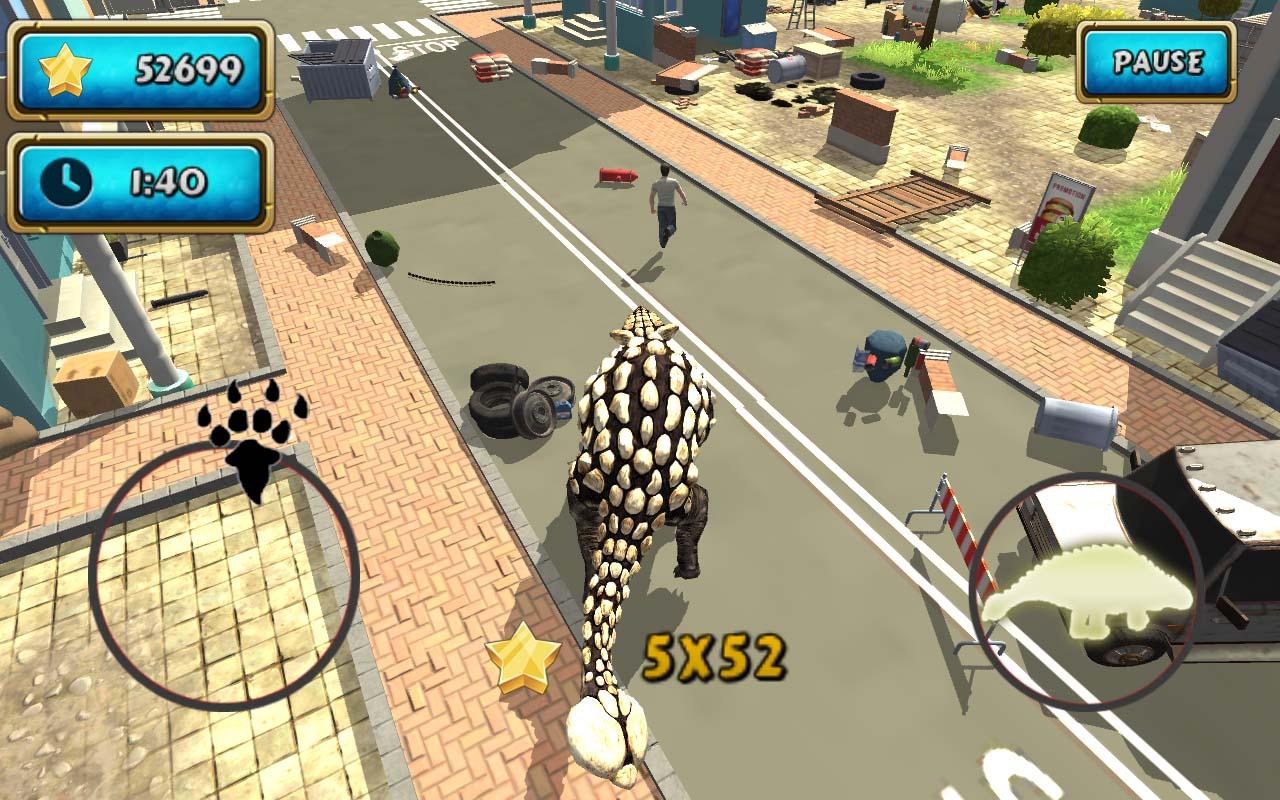Collect the gold star pickup on the sidewalk
This screenshot has width=1280, height=800.
(524, 659)
